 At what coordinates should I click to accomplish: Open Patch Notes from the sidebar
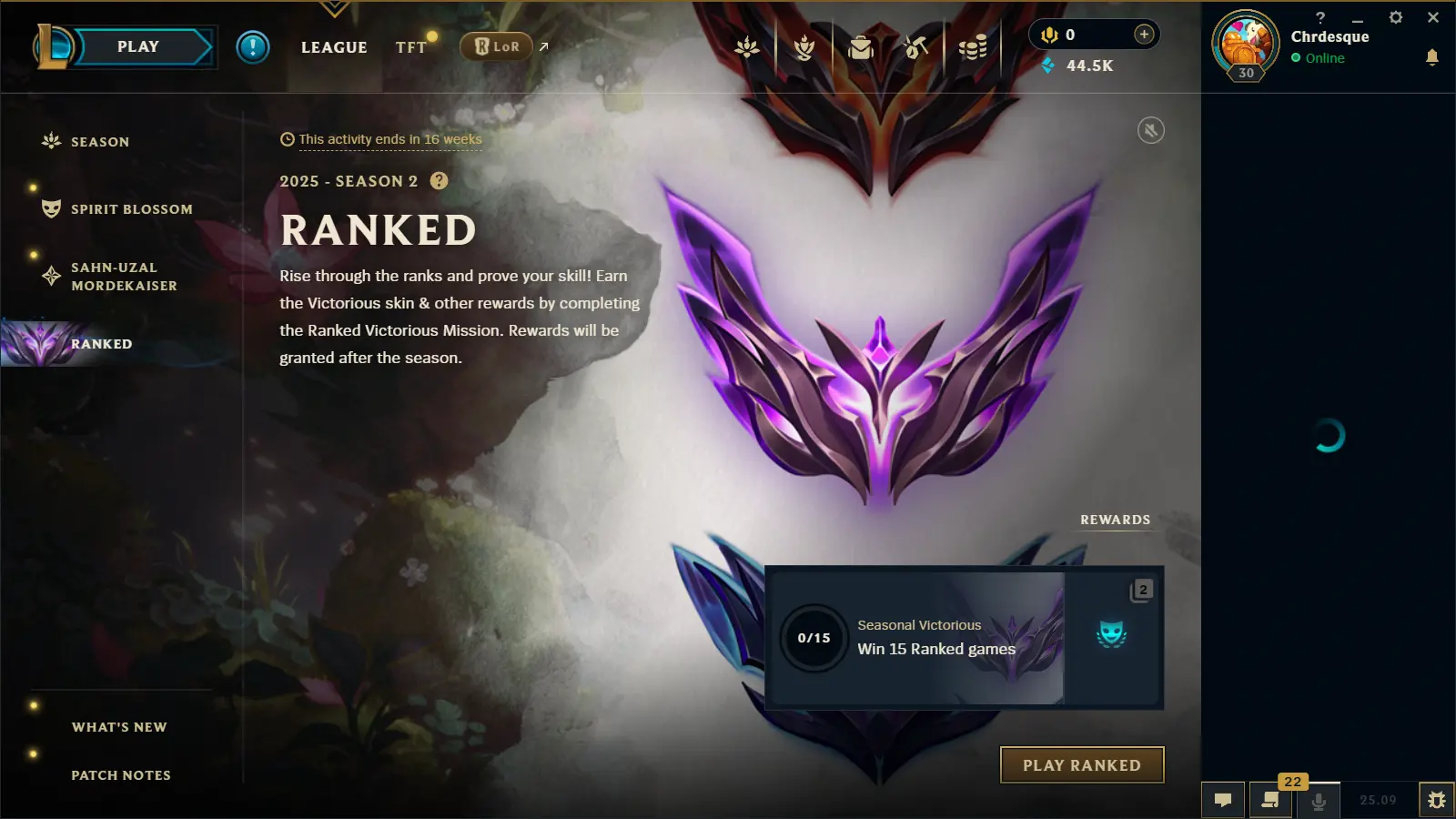pos(120,774)
